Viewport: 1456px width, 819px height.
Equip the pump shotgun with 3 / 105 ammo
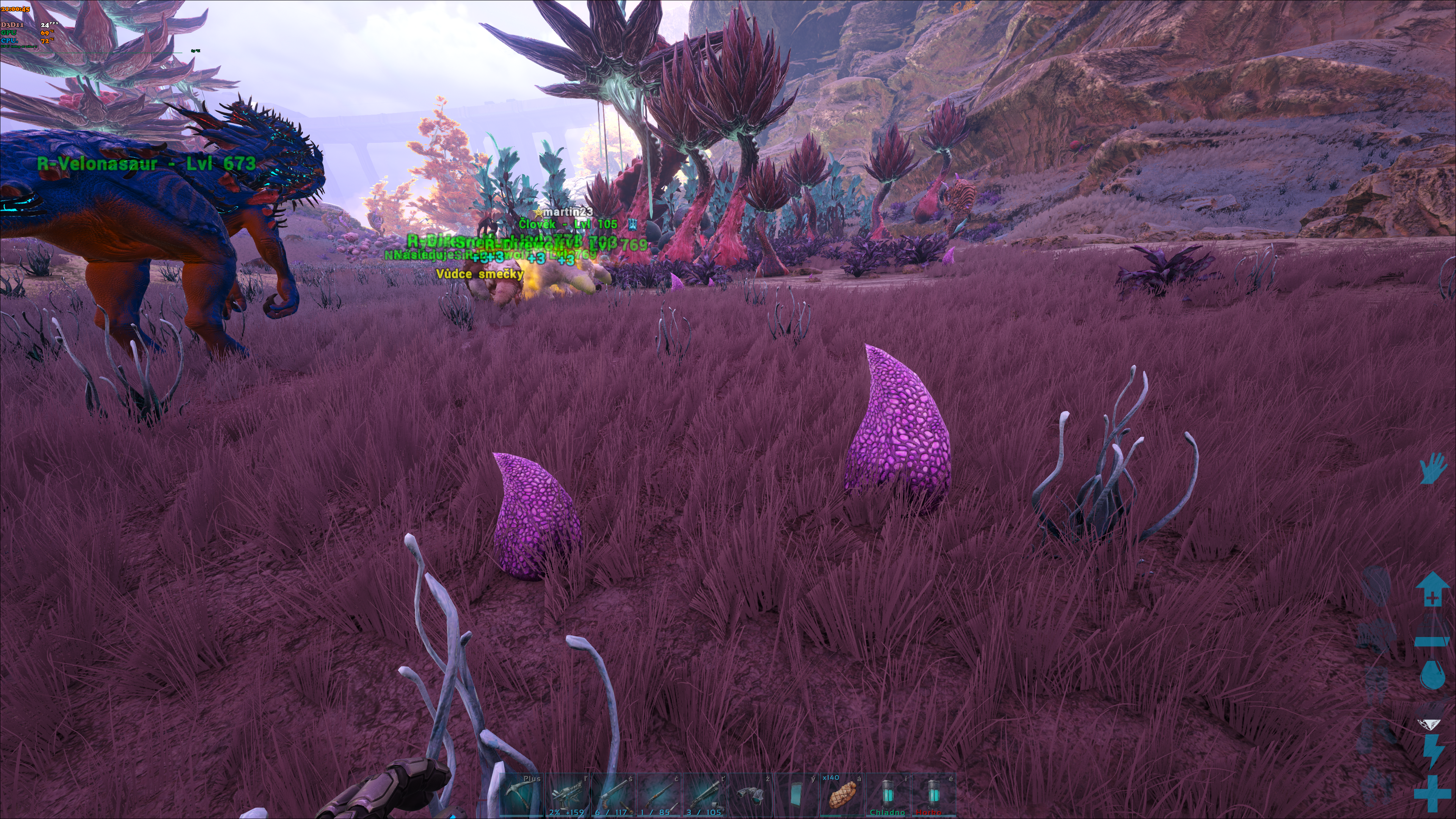tap(704, 795)
